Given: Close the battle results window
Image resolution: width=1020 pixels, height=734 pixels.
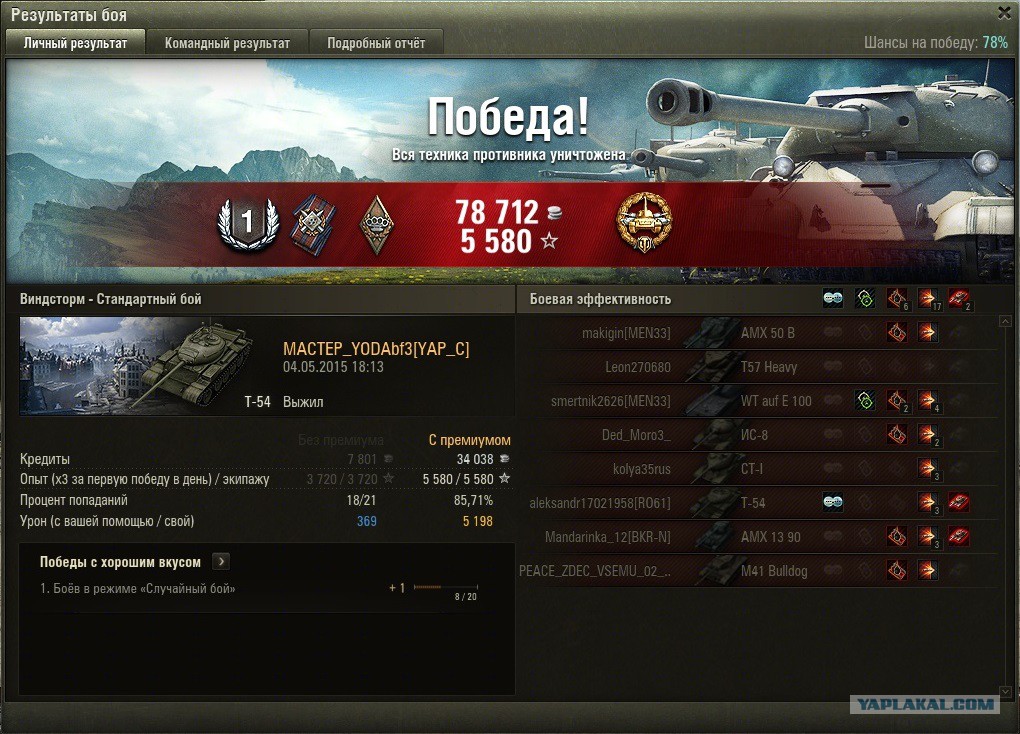Looking at the screenshot, I should pyautogui.click(x=1004, y=13).
